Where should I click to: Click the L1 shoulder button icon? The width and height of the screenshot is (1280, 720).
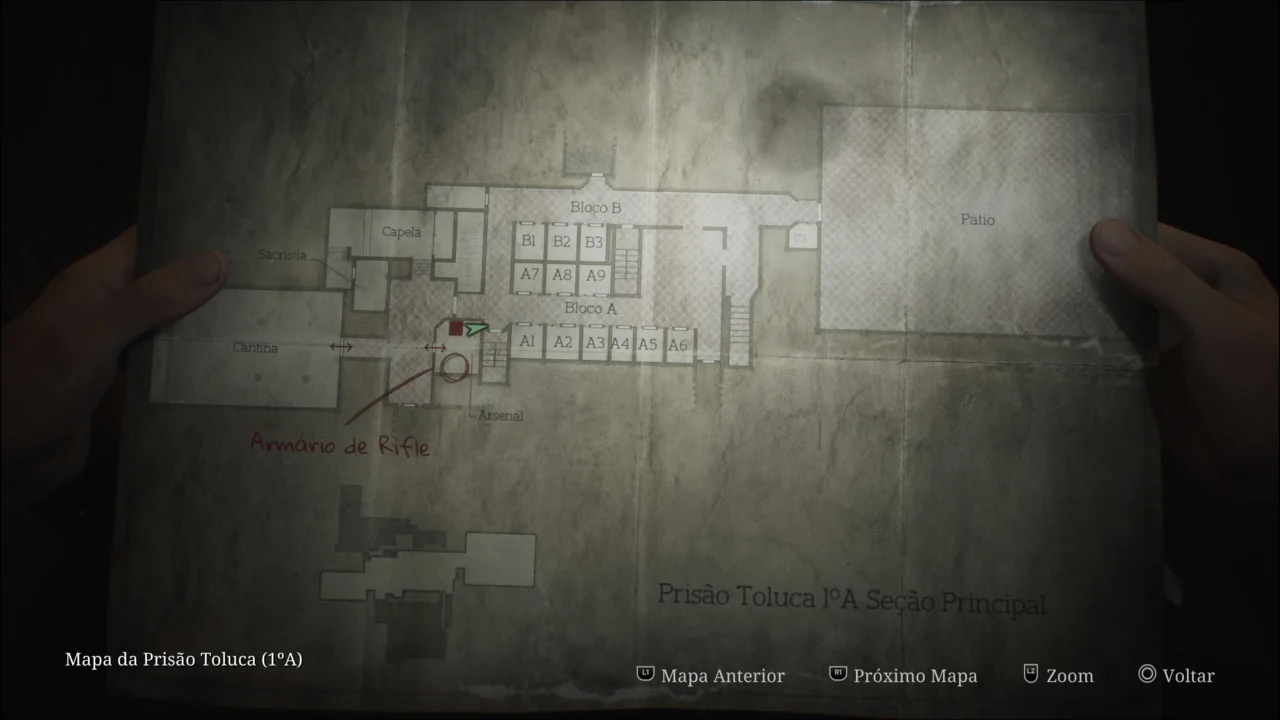point(646,675)
